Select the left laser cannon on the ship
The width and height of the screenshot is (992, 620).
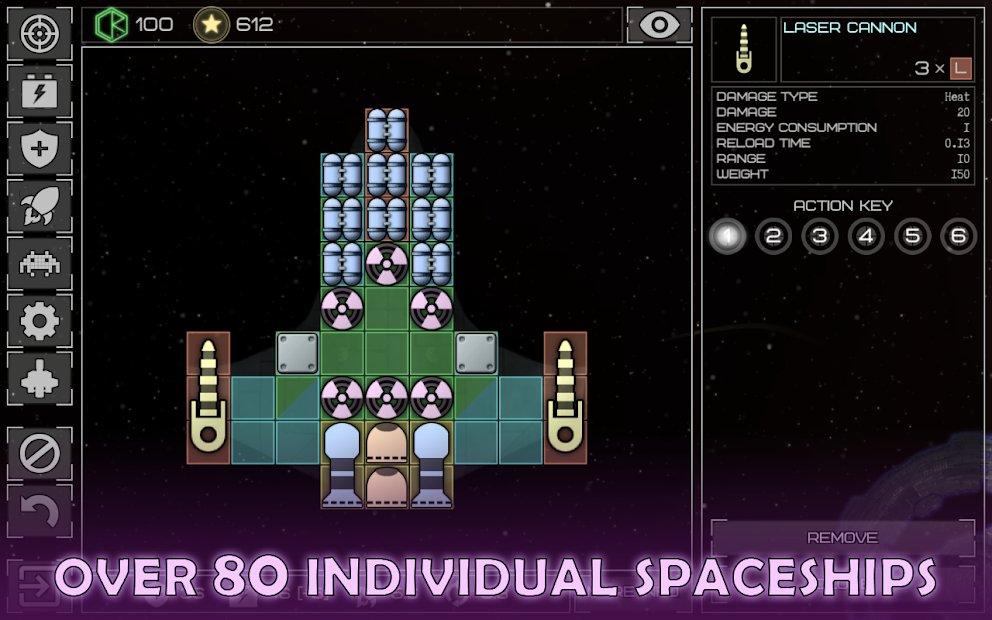click(x=209, y=397)
